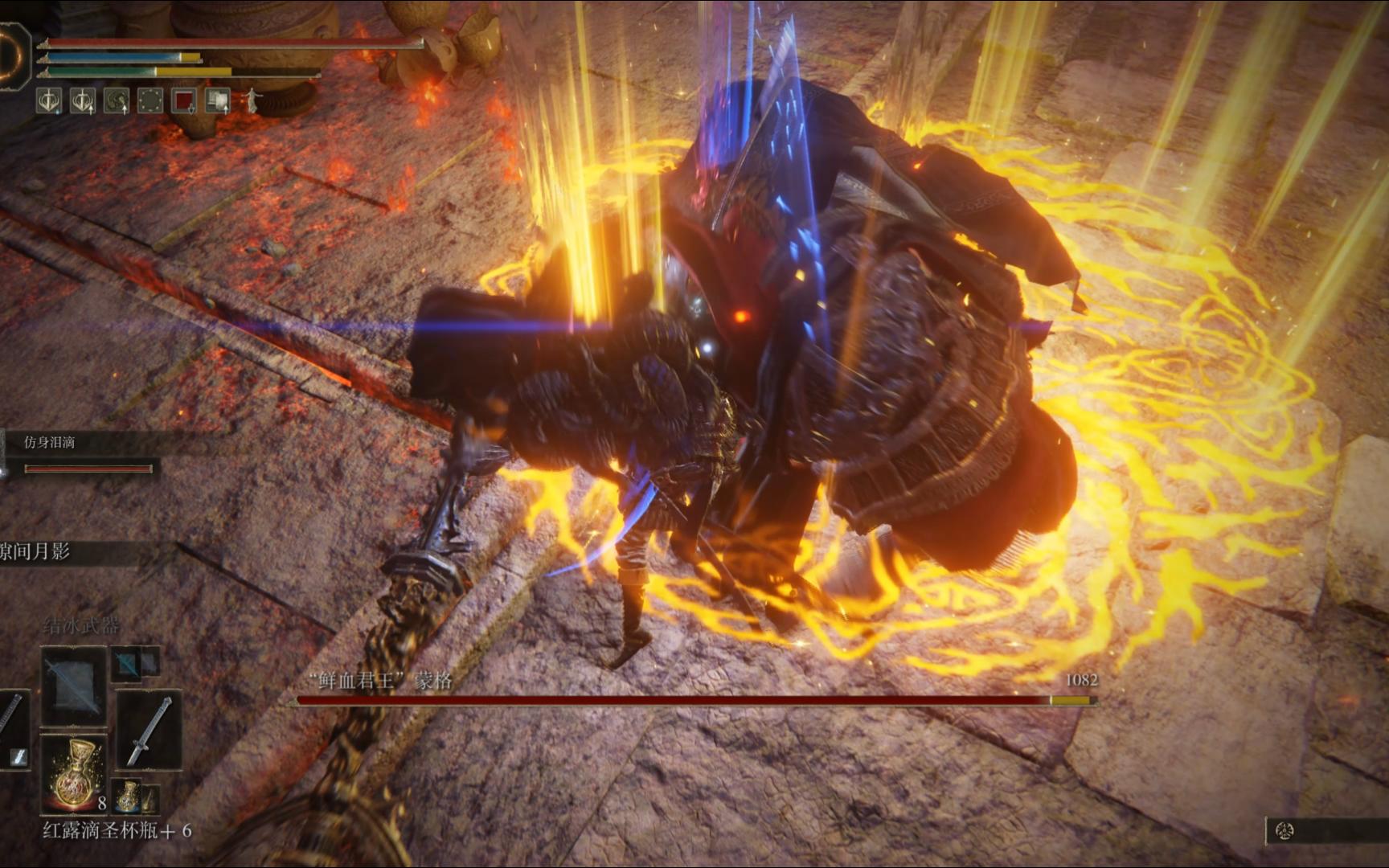Viewport: 1389px width, 868px height.
Task: Inspect the white pages buff status icon
Action: 218,100
